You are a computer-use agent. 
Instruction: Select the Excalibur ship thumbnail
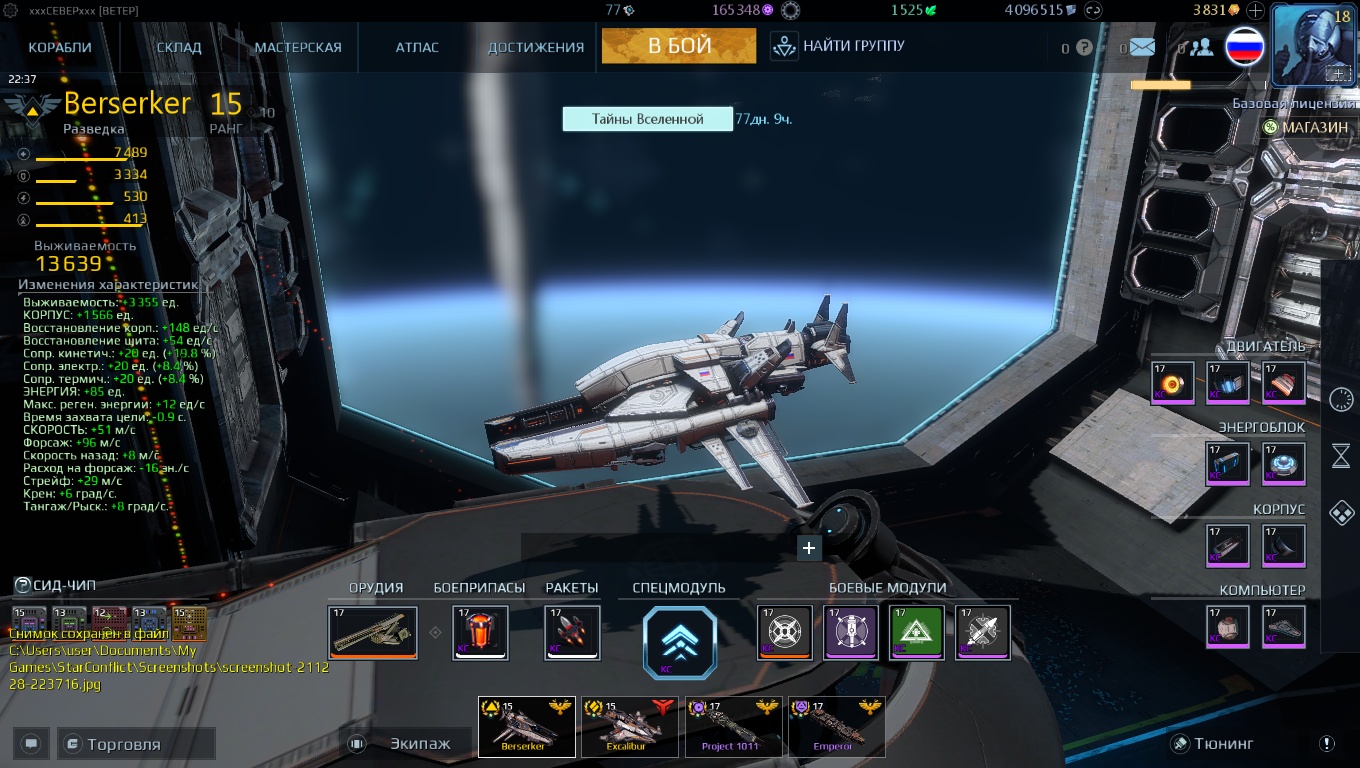pos(629,727)
